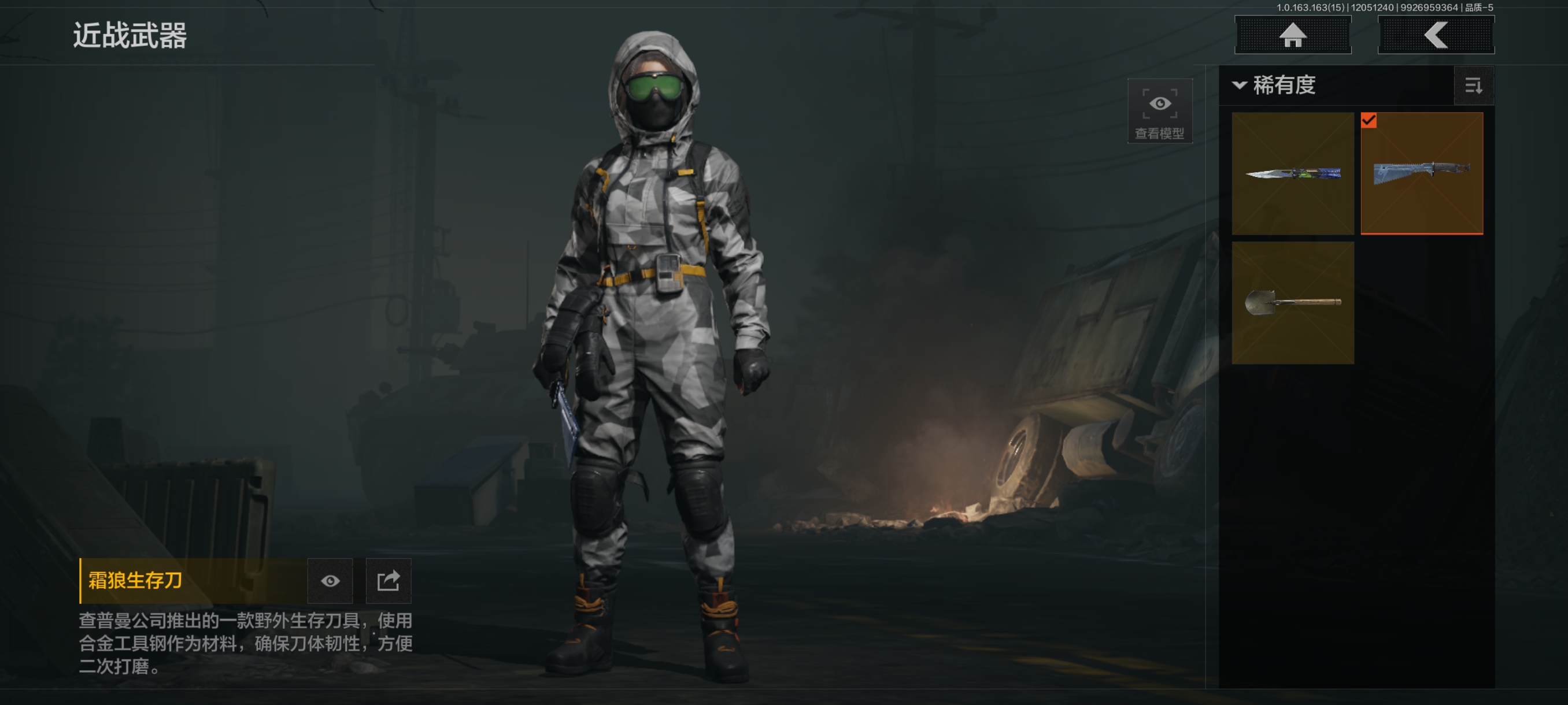Choose the shovel melee weapon tile

pyautogui.click(x=1292, y=303)
